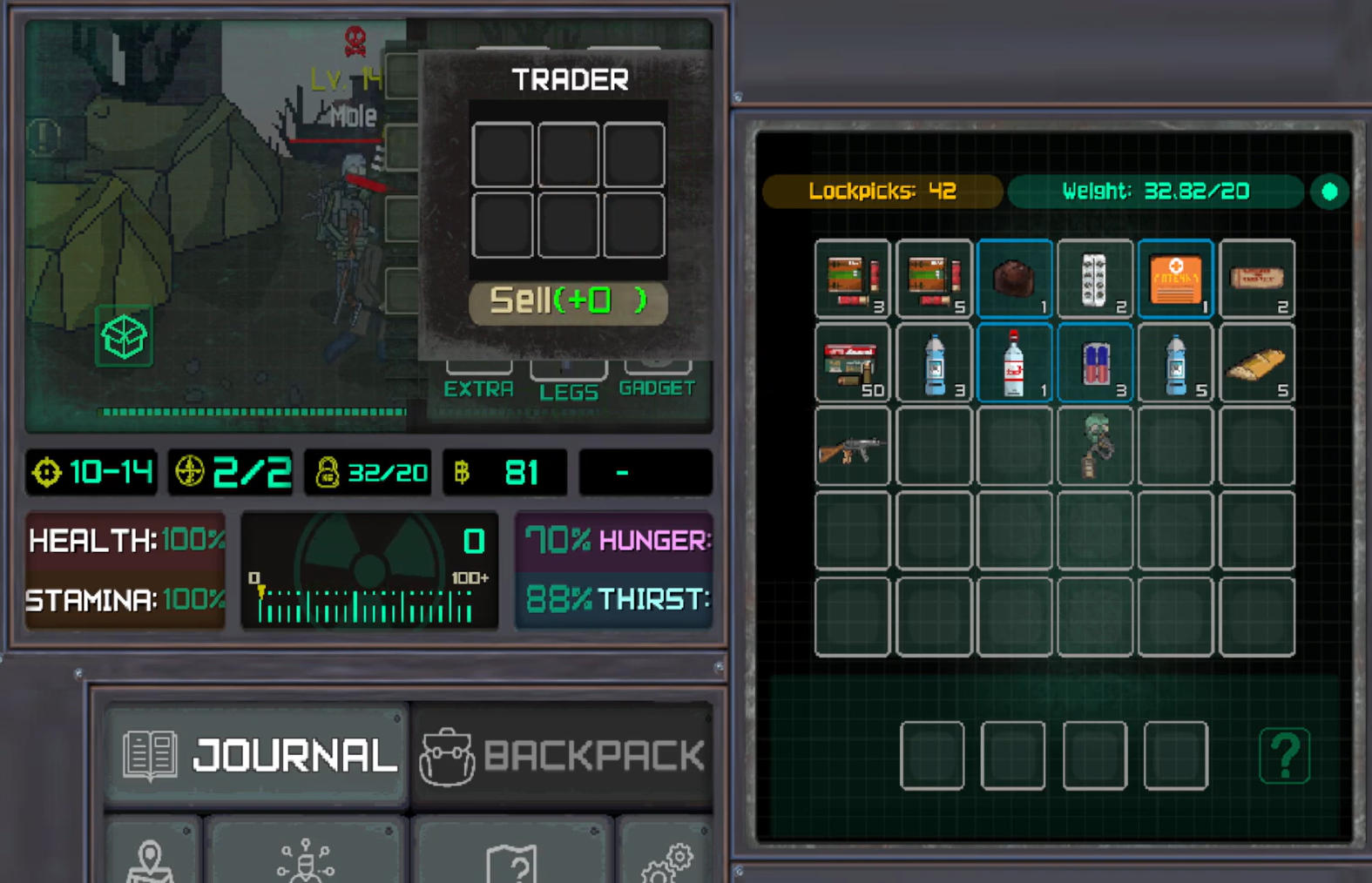This screenshot has height=883, width=1372.
Task: Click the green cube crate icon
Action: [x=124, y=336]
